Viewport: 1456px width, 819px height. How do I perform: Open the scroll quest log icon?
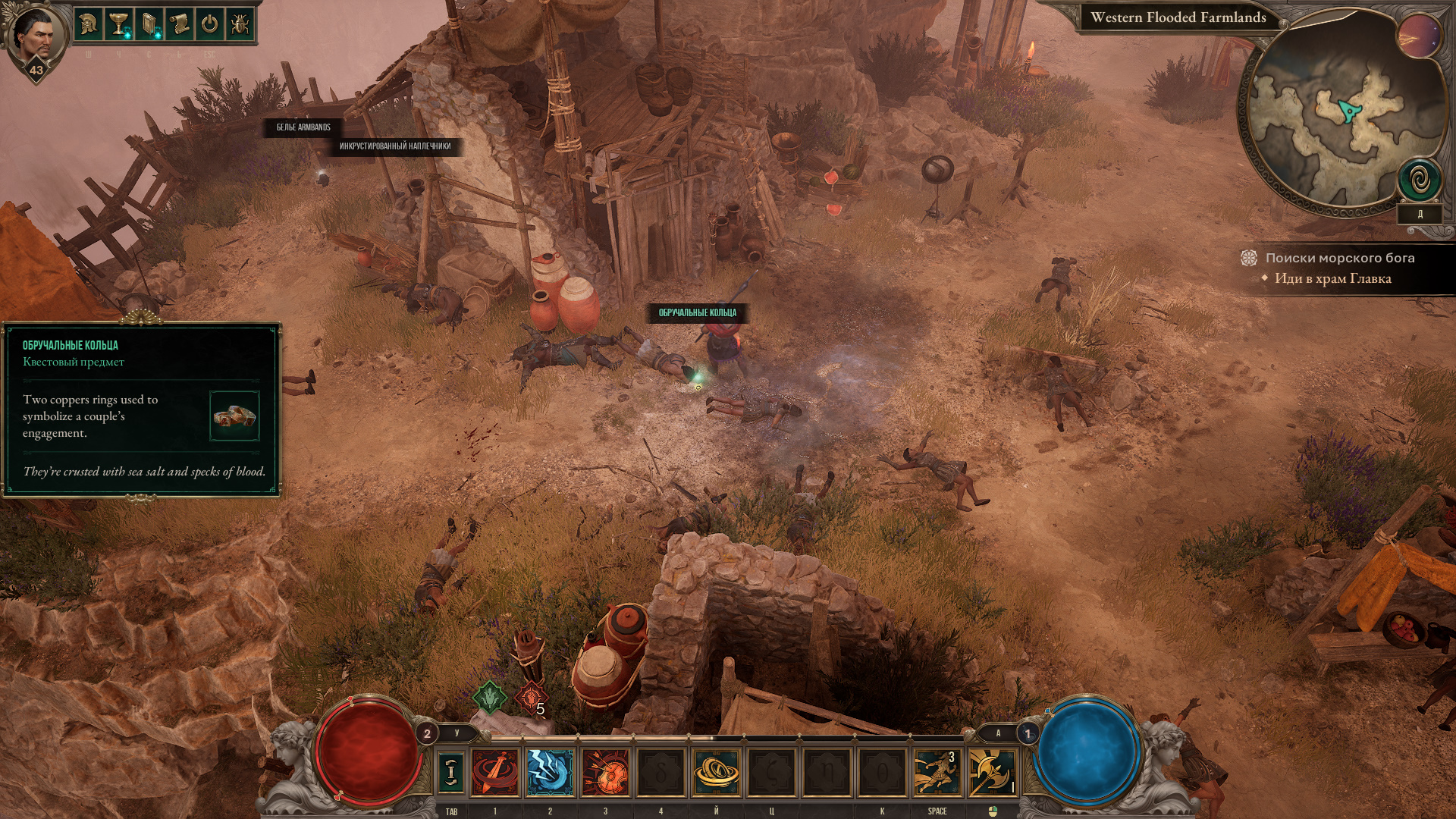click(x=179, y=24)
